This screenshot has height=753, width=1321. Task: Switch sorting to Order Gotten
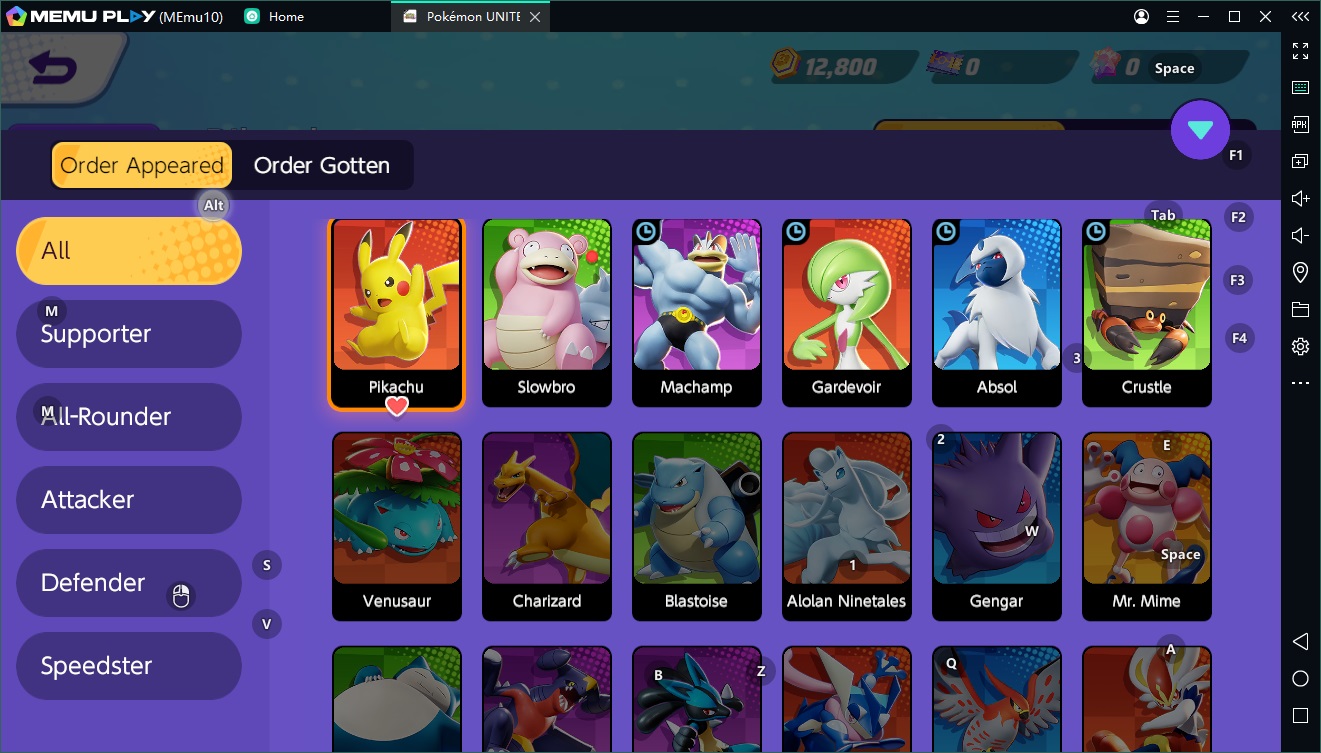click(323, 165)
